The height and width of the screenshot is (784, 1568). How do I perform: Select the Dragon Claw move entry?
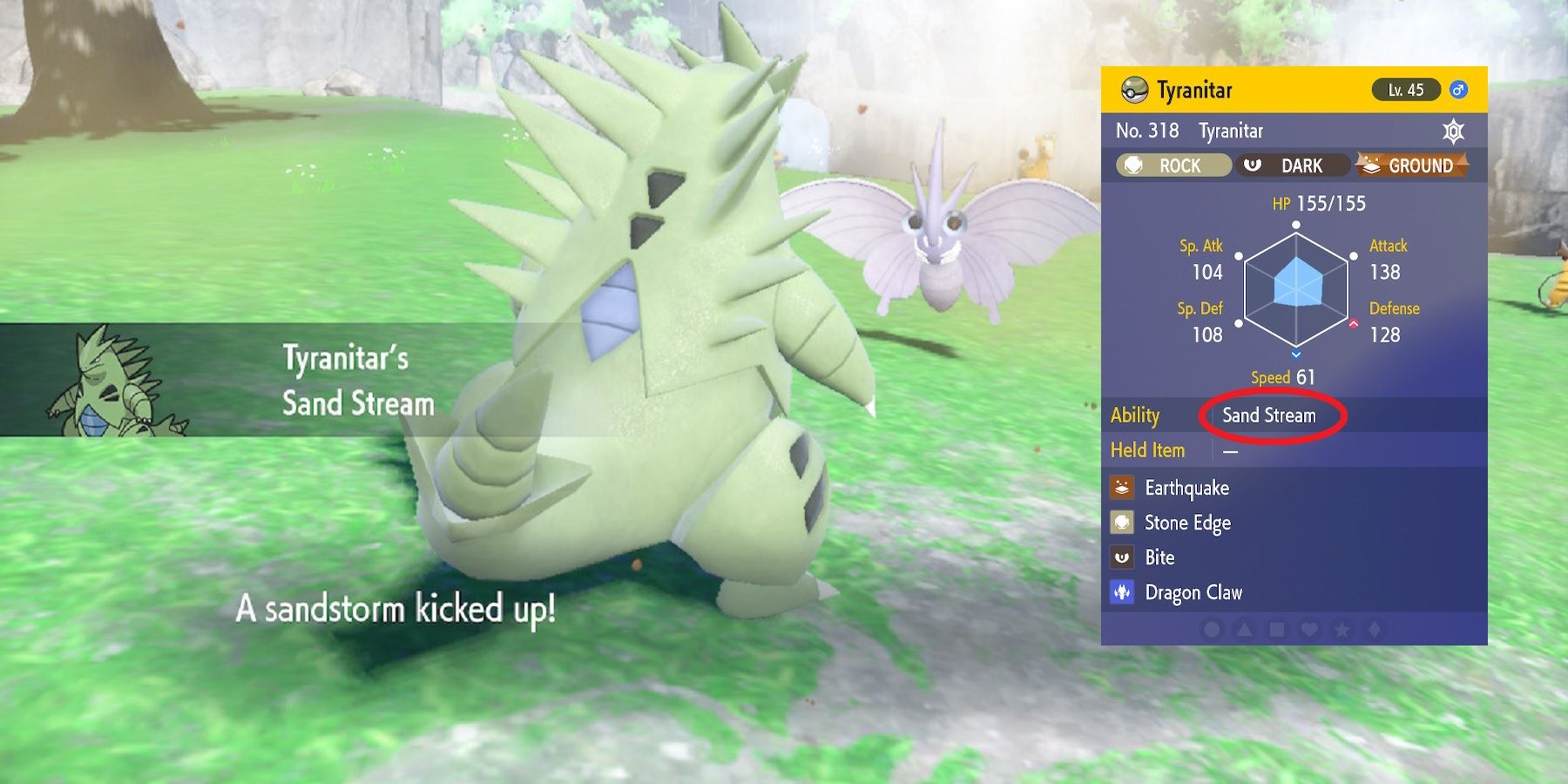click(x=1193, y=592)
